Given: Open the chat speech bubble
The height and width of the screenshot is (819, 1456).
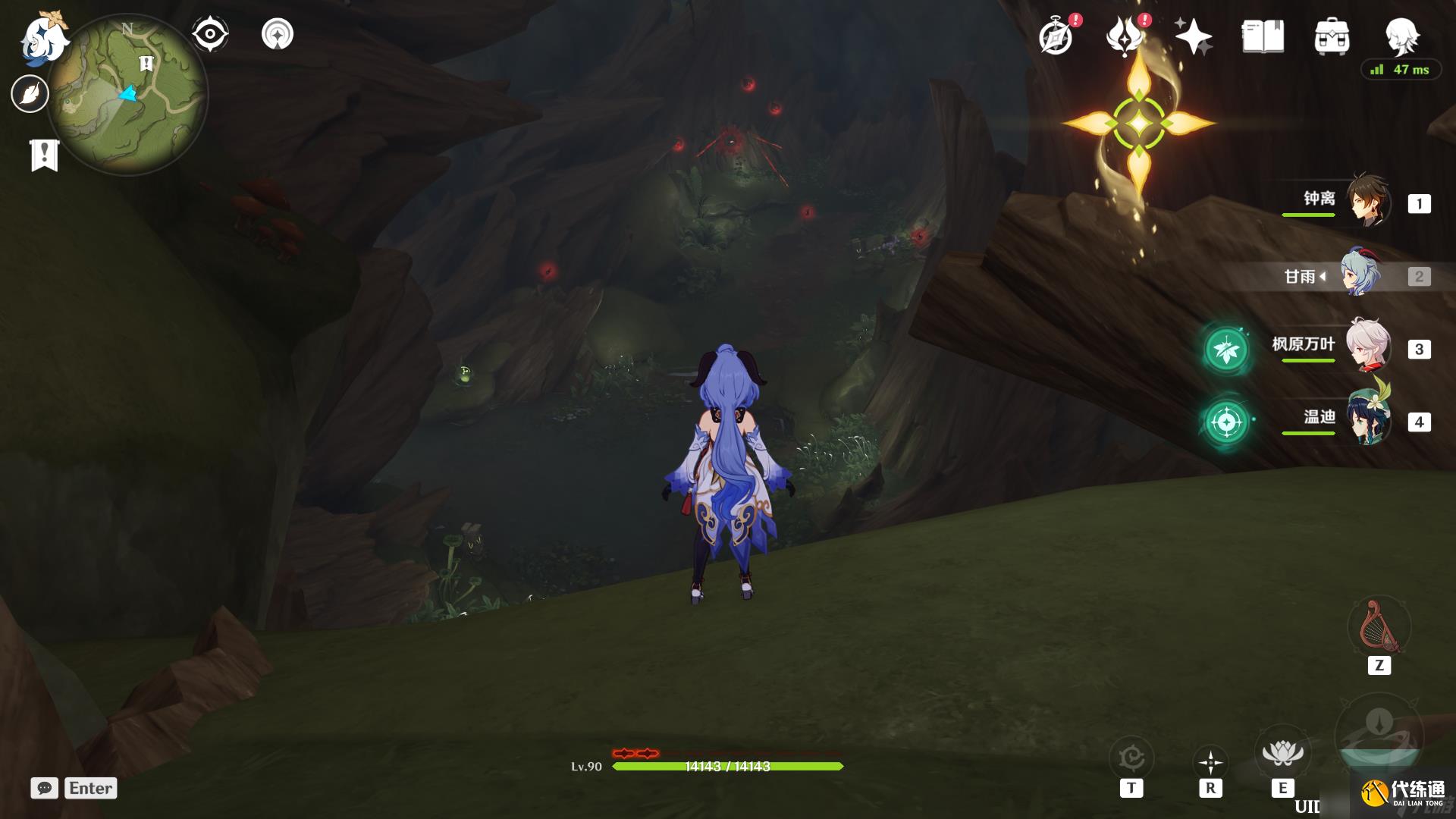Looking at the screenshot, I should [x=44, y=788].
